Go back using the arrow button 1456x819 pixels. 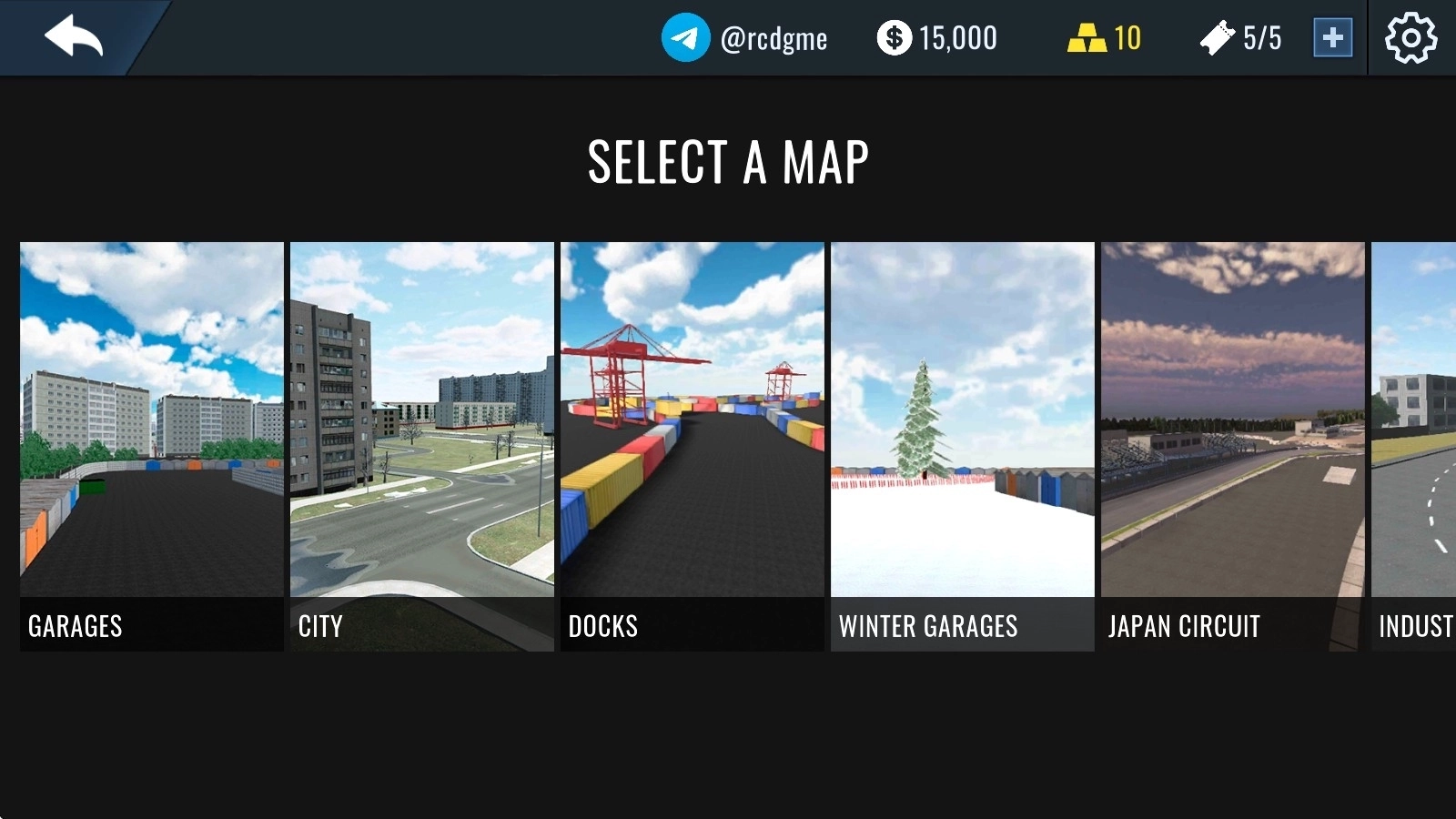(74, 37)
